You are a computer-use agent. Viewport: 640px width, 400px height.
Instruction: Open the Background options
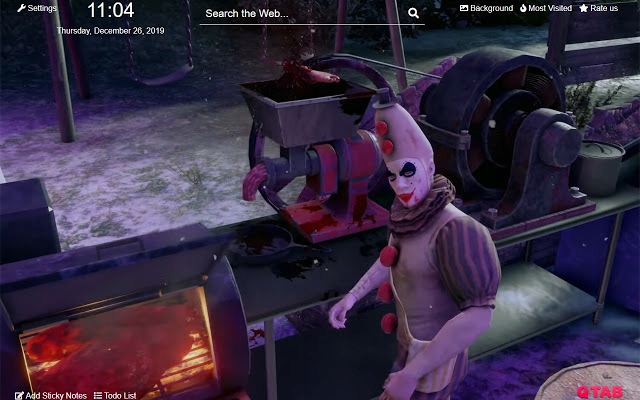(486, 8)
